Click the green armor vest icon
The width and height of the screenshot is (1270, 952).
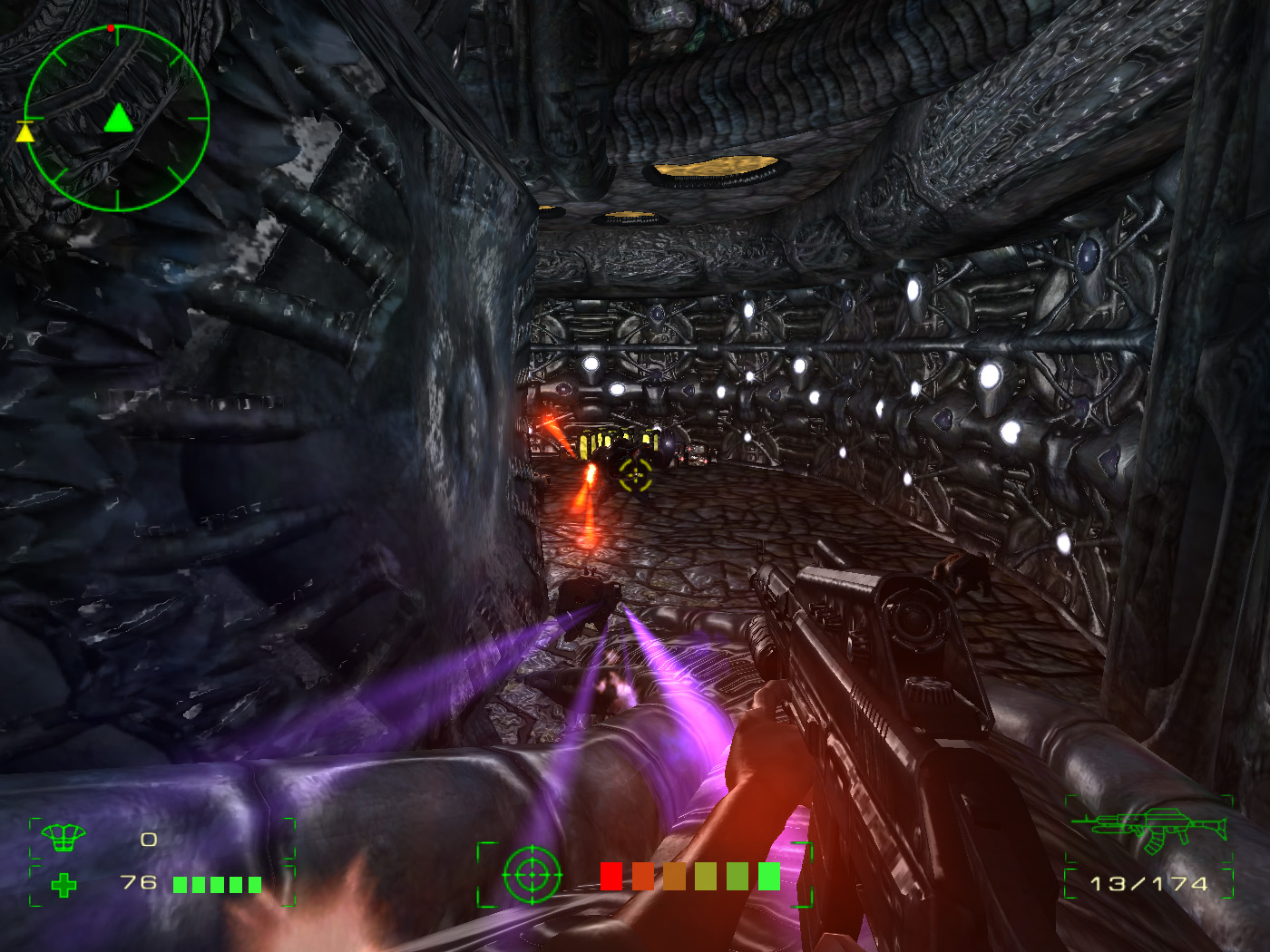click(63, 839)
